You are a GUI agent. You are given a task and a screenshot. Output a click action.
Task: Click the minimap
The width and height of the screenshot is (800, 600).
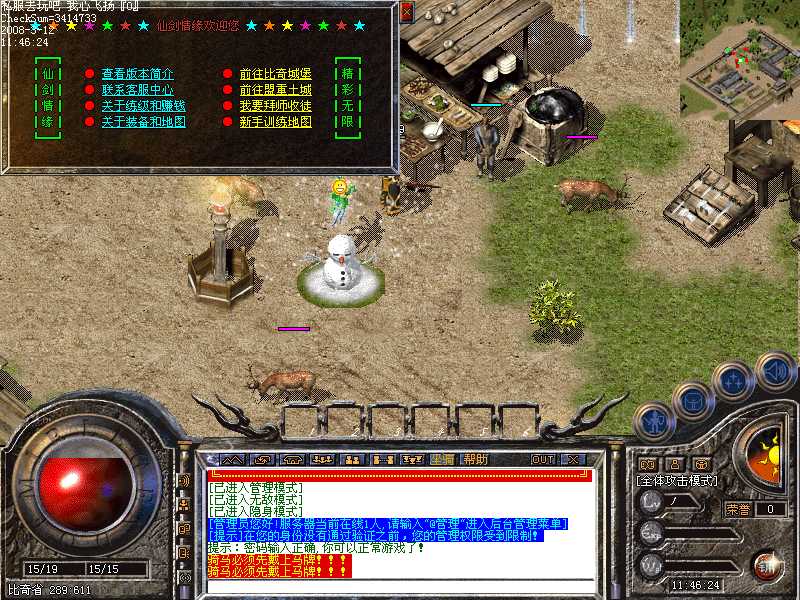pyautogui.click(x=739, y=60)
